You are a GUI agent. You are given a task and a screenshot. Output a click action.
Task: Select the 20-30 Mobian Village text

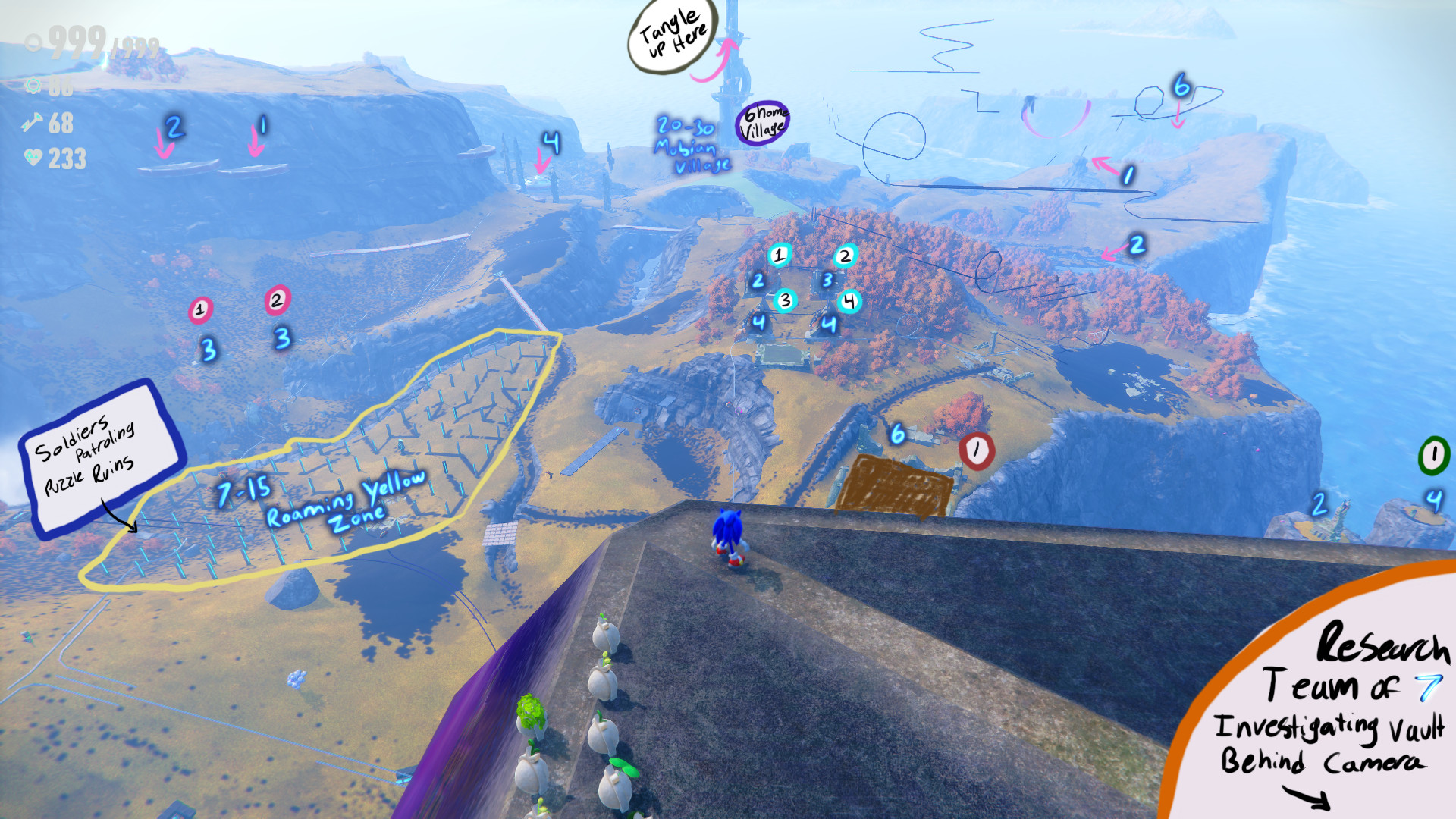(x=689, y=144)
